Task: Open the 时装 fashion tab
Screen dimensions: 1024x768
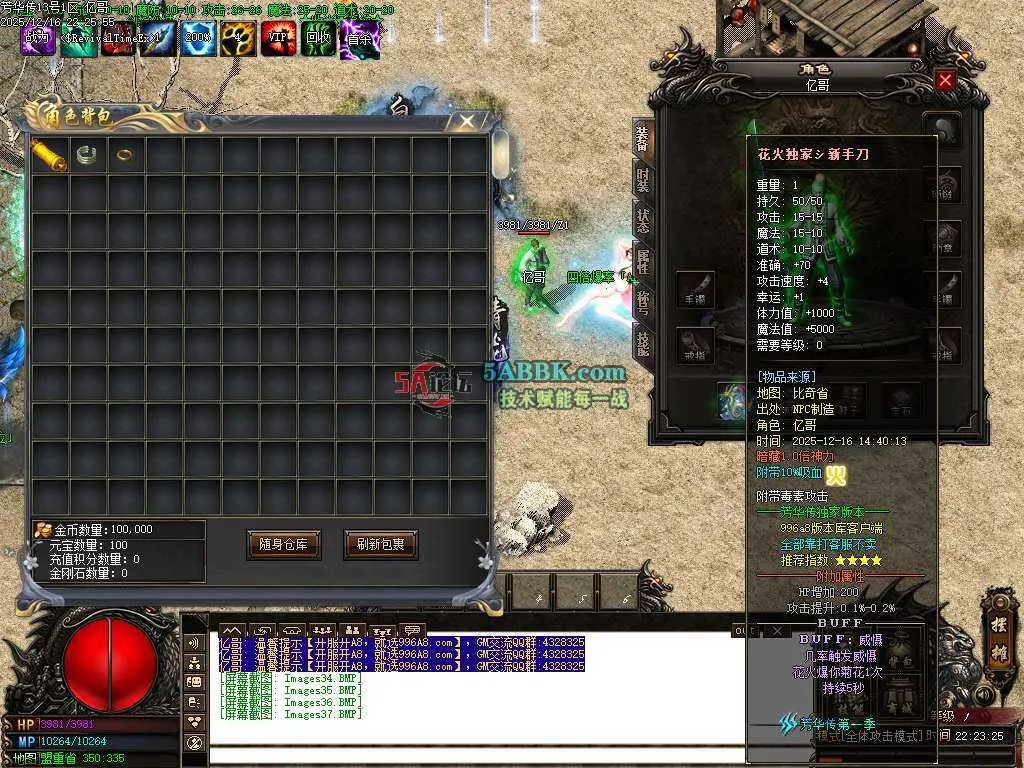Action: [x=643, y=181]
